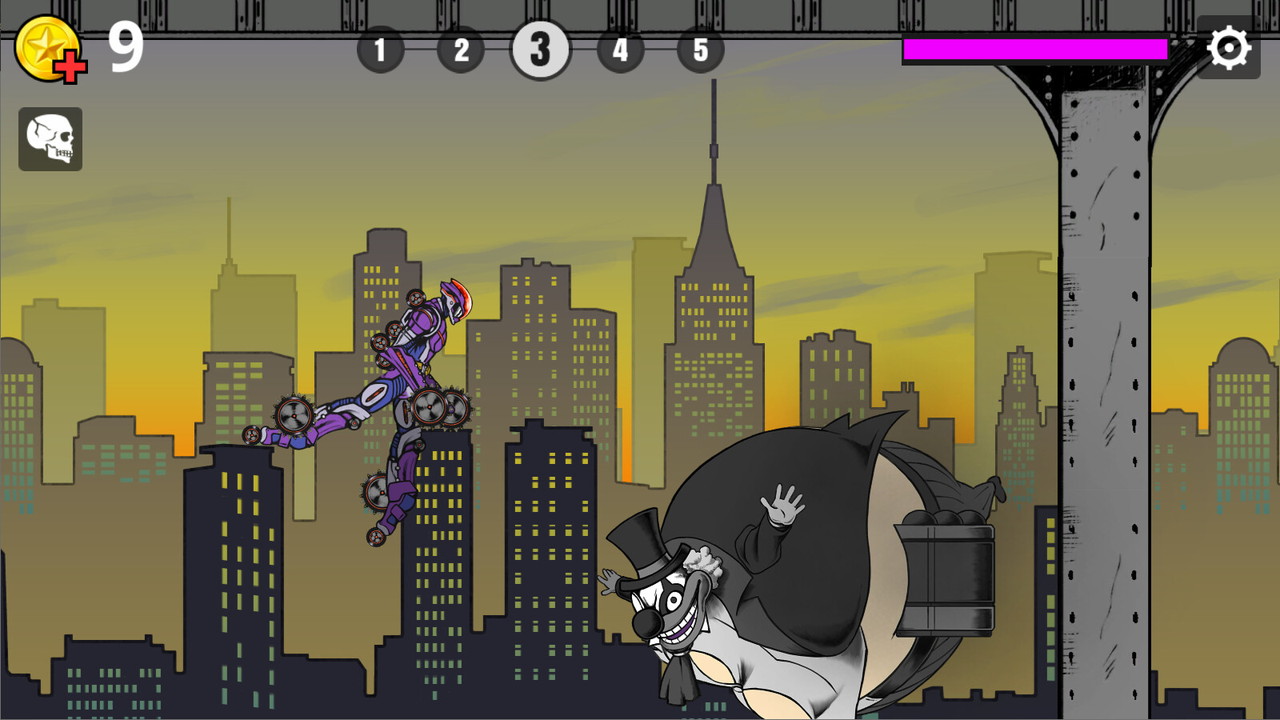Select level 1
Viewport: 1280px width, 720px height.
(x=380, y=50)
